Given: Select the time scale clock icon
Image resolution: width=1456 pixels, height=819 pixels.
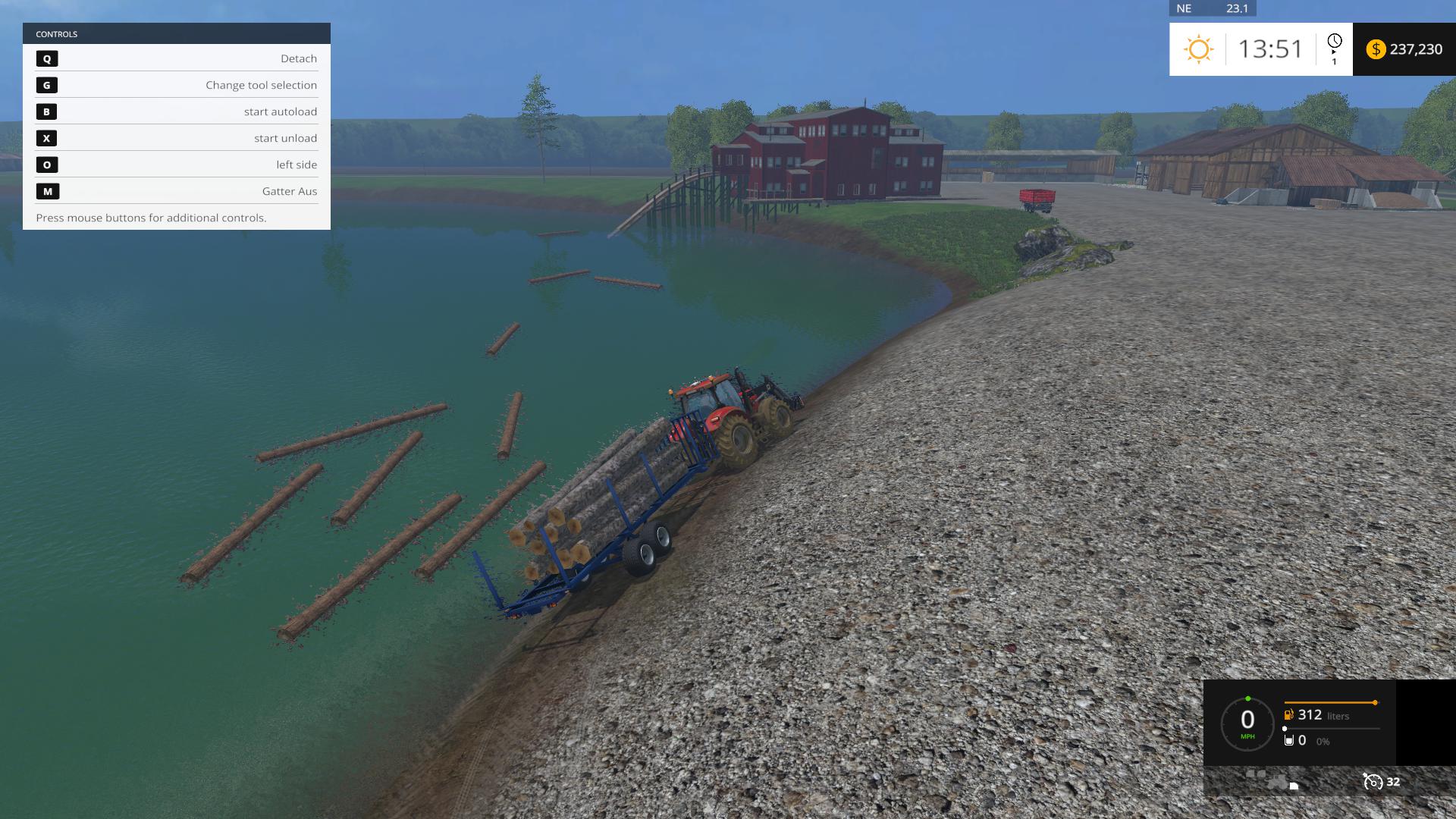Looking at the screenshot, I should click(1334, 42).
